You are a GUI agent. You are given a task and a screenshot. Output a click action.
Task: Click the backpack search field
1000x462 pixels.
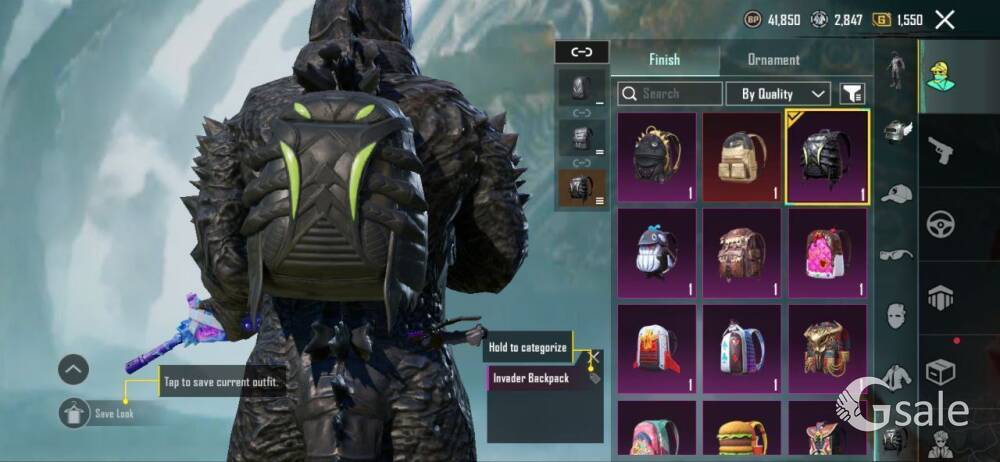pyautogui.click(x=670, y=94)
